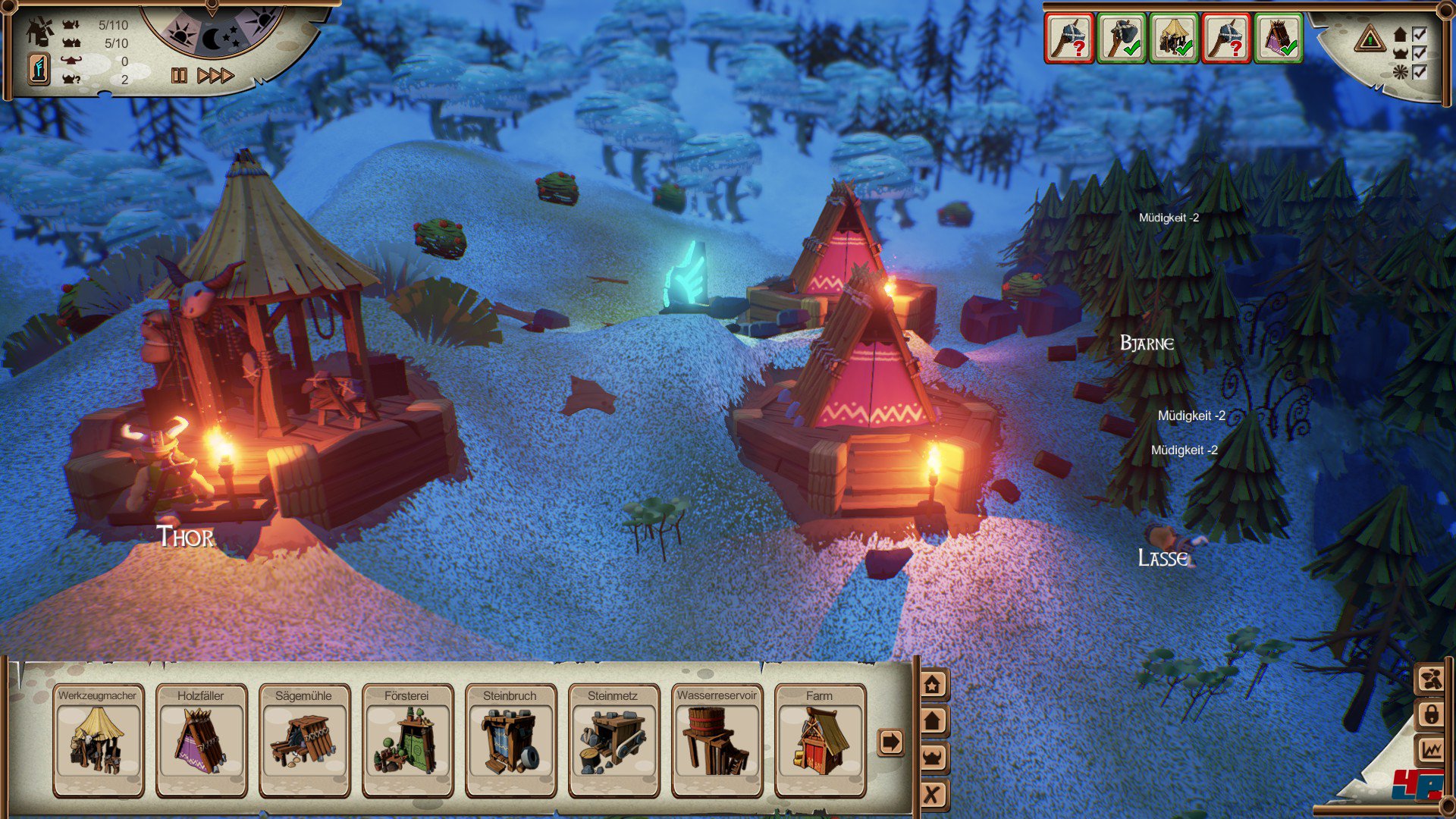Image resolution: width=1456 pixels, height=819 pixels.
Task: Select the Steinmetz building
Action: pyautogui.click(x=613, y=739)
